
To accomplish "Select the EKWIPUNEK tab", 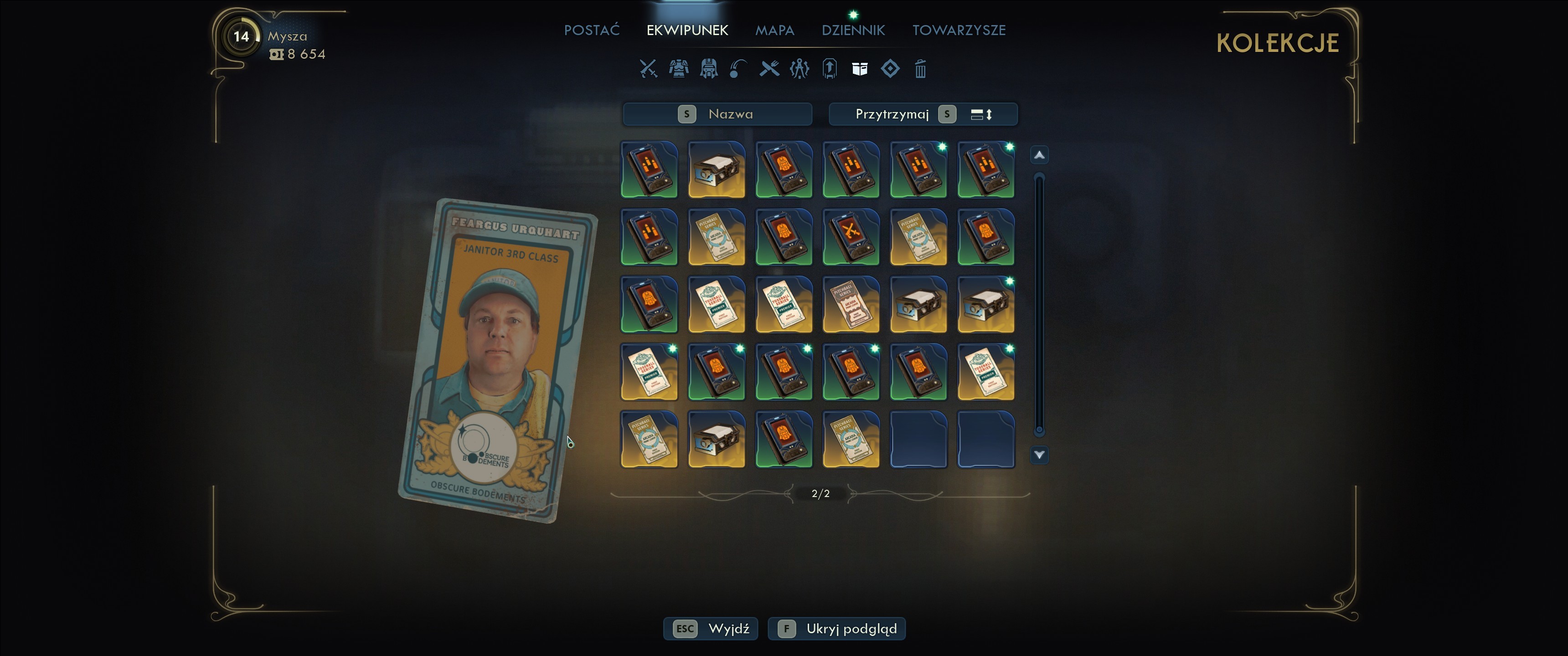I will point(686,30).
